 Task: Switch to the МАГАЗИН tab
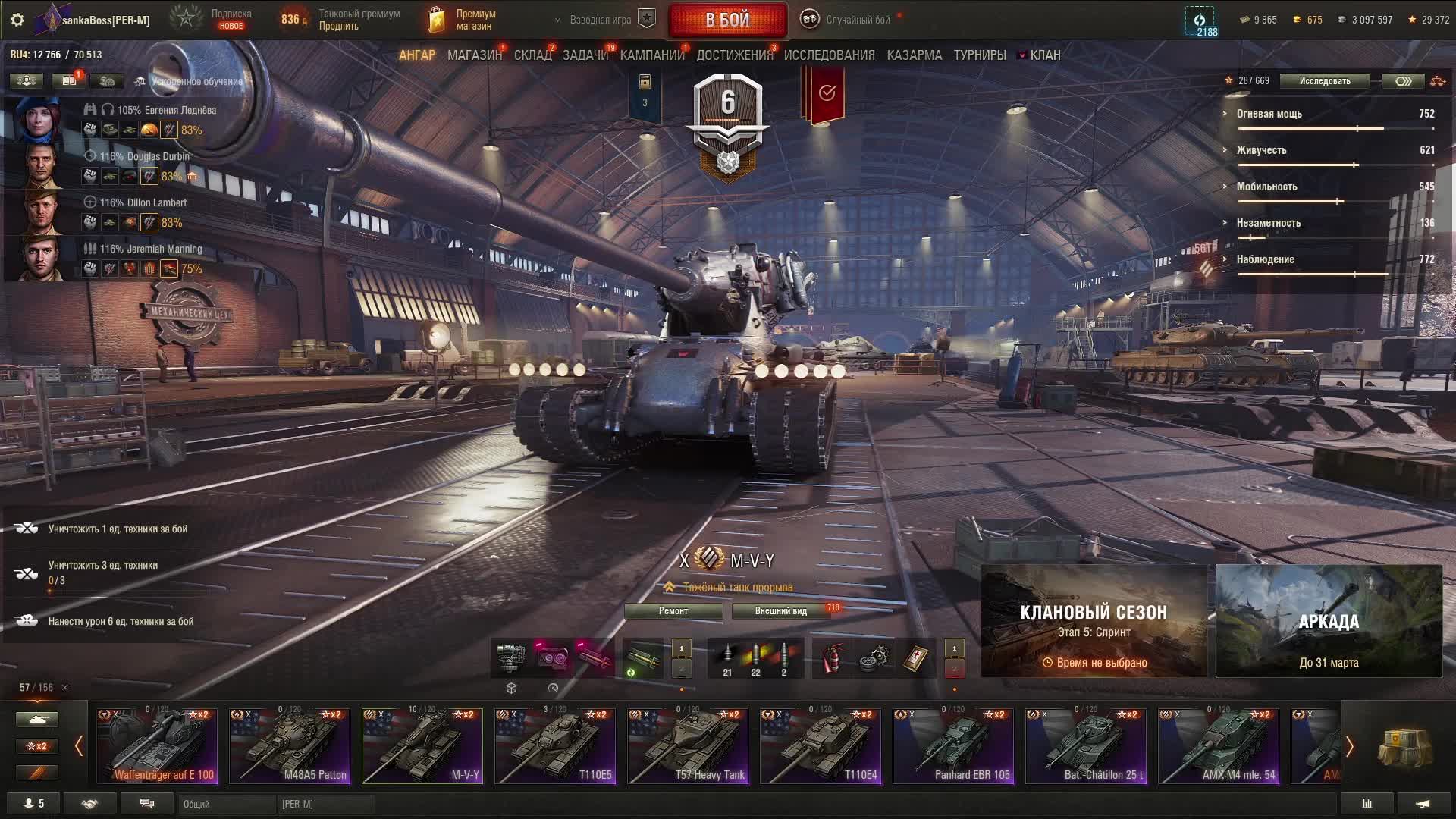pos(474,55)
